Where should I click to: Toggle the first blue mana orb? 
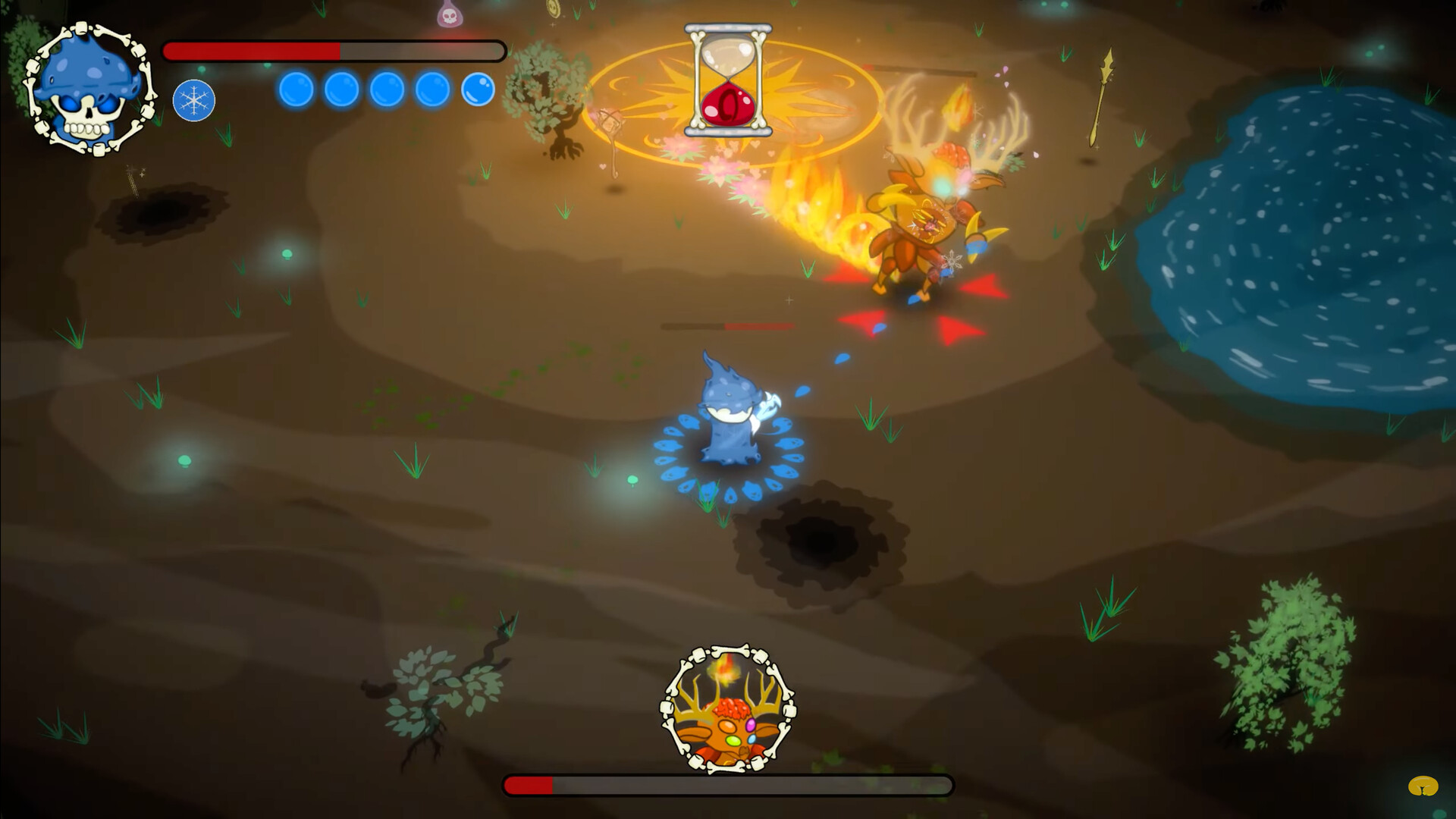(295, 88)
